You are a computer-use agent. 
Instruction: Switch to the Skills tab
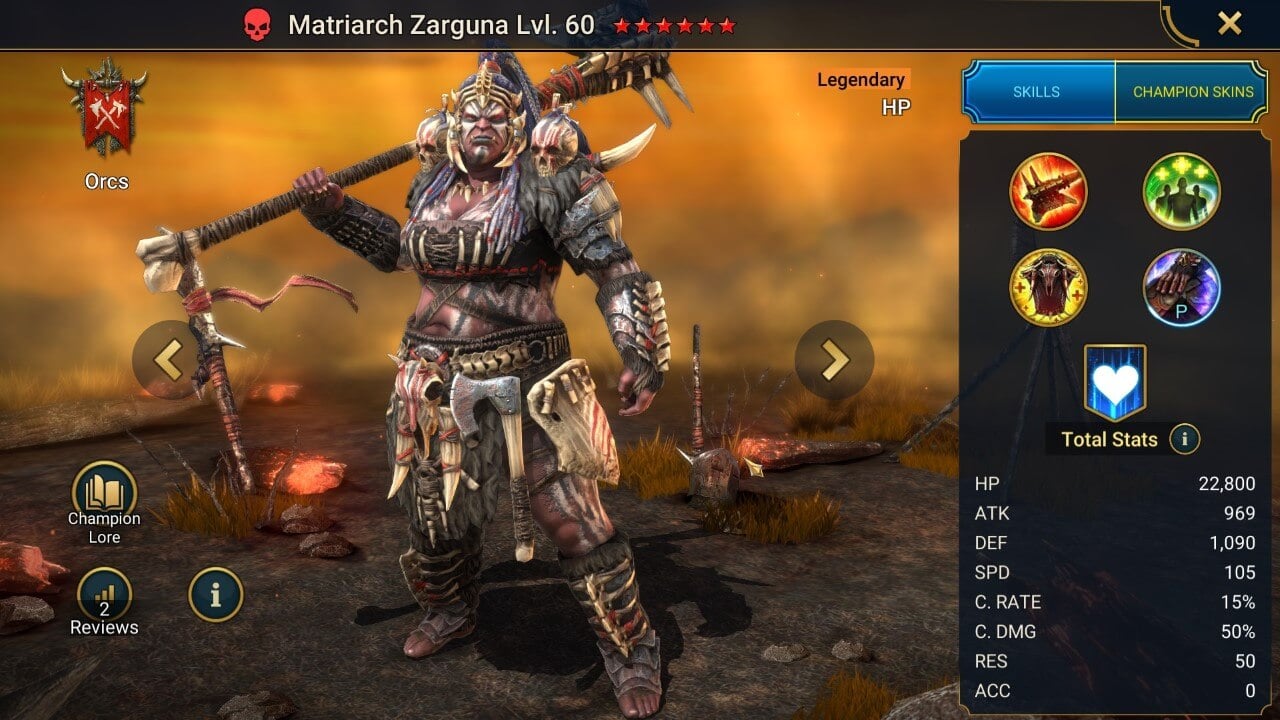(1037, 92)
